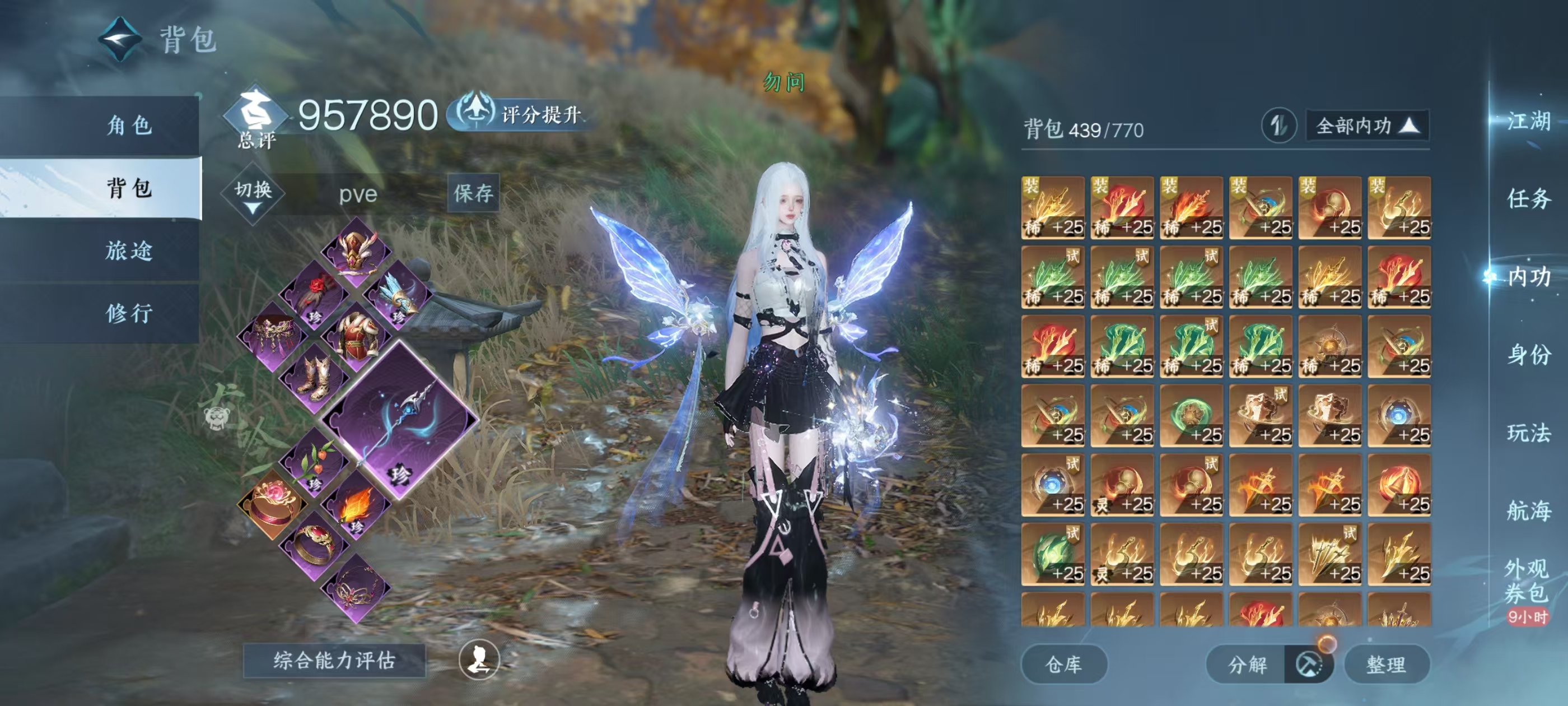Open the 切换 loadout switcher
The width and height of the screenshot is (1568, 706).
tap(253, 194)
